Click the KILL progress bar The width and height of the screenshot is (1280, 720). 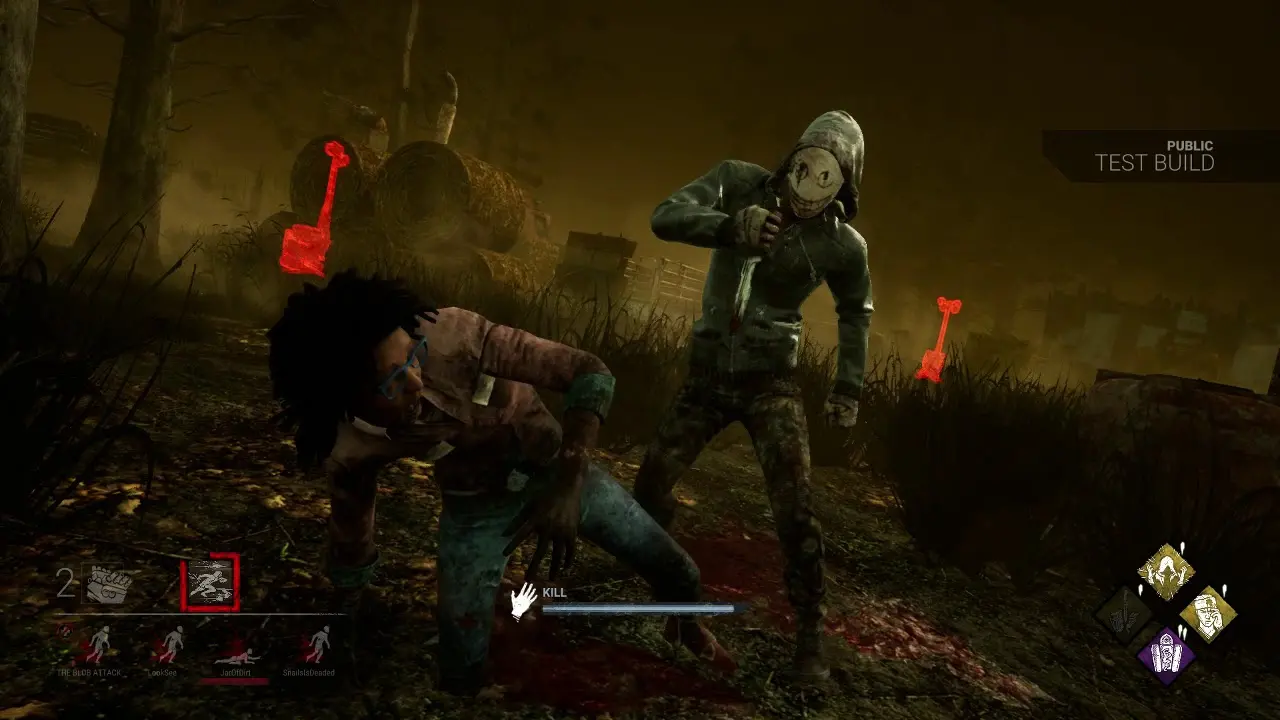[x=640, y=607]
